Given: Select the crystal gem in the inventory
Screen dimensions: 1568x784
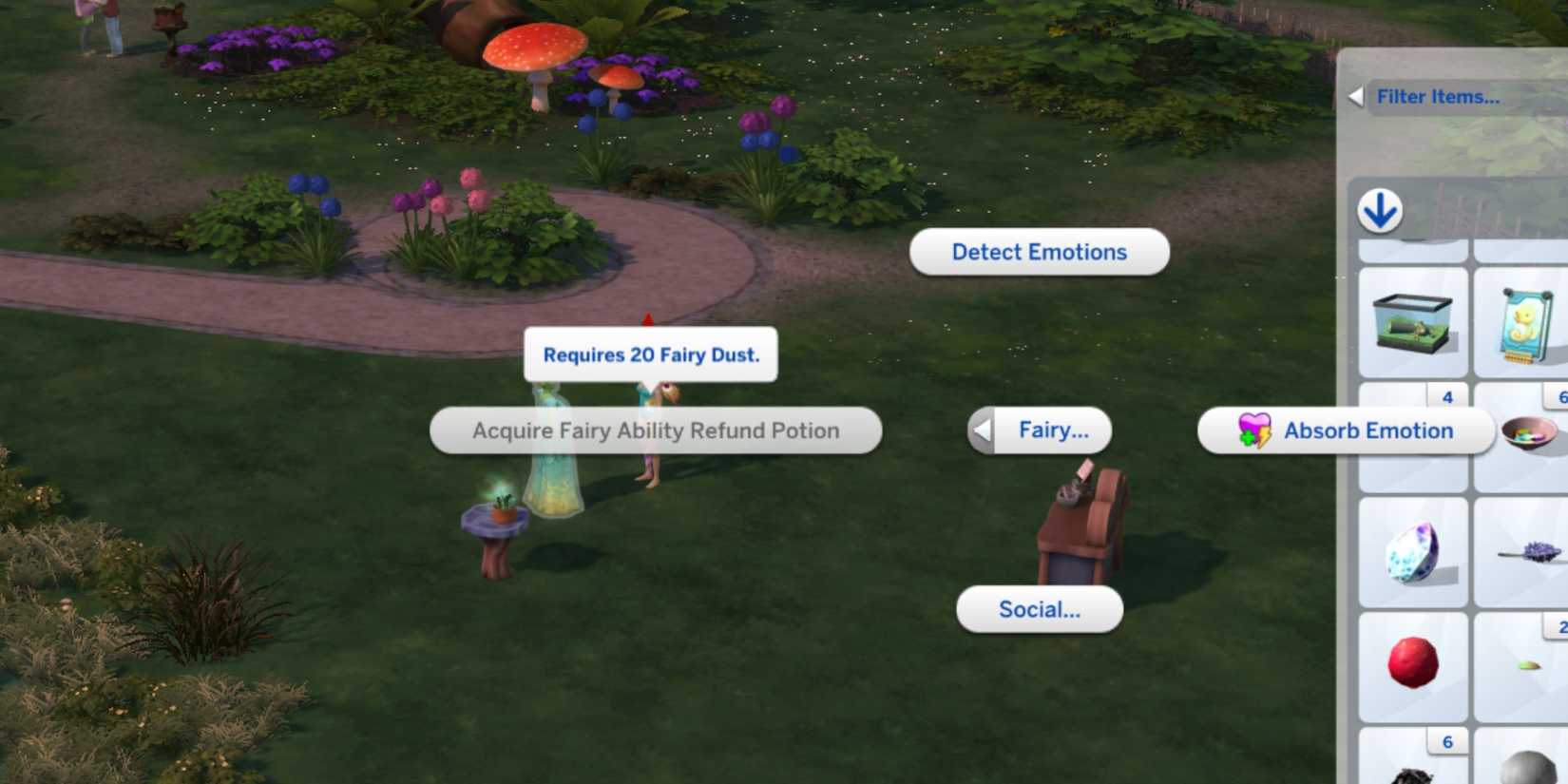Looking at the screenshot, I should (1414, 551).
